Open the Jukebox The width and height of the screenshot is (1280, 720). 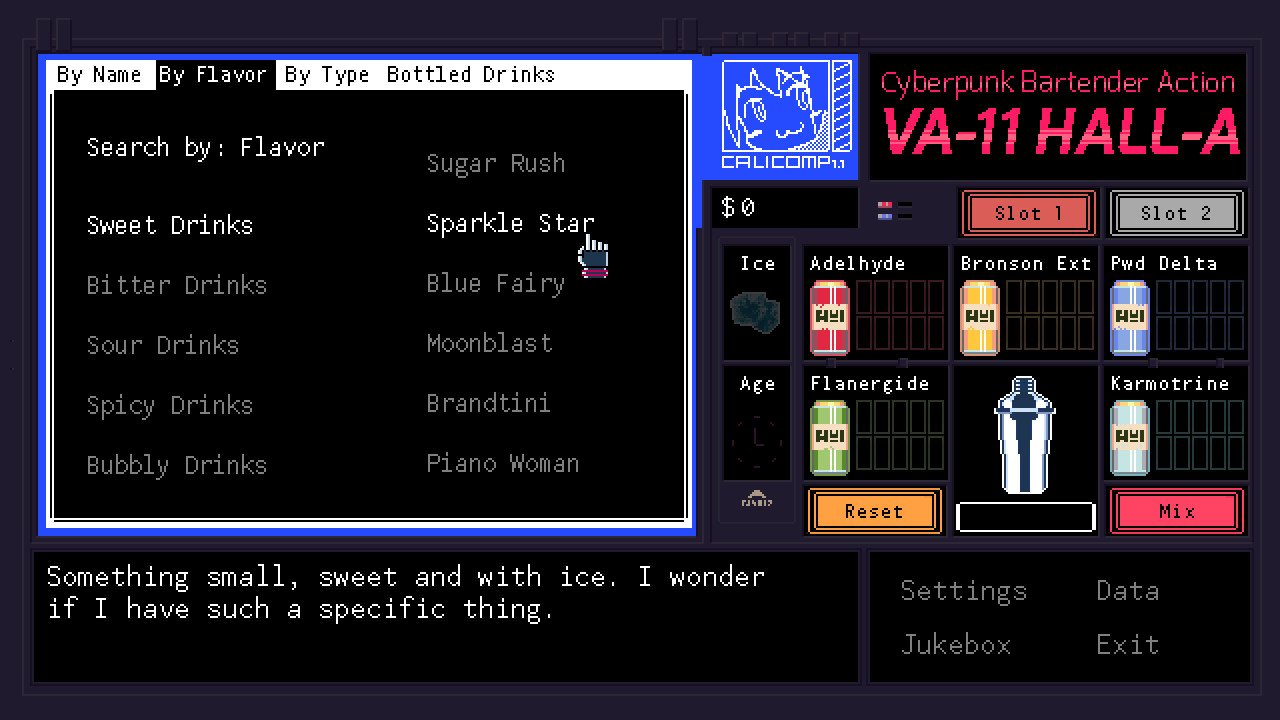point(955,644)
